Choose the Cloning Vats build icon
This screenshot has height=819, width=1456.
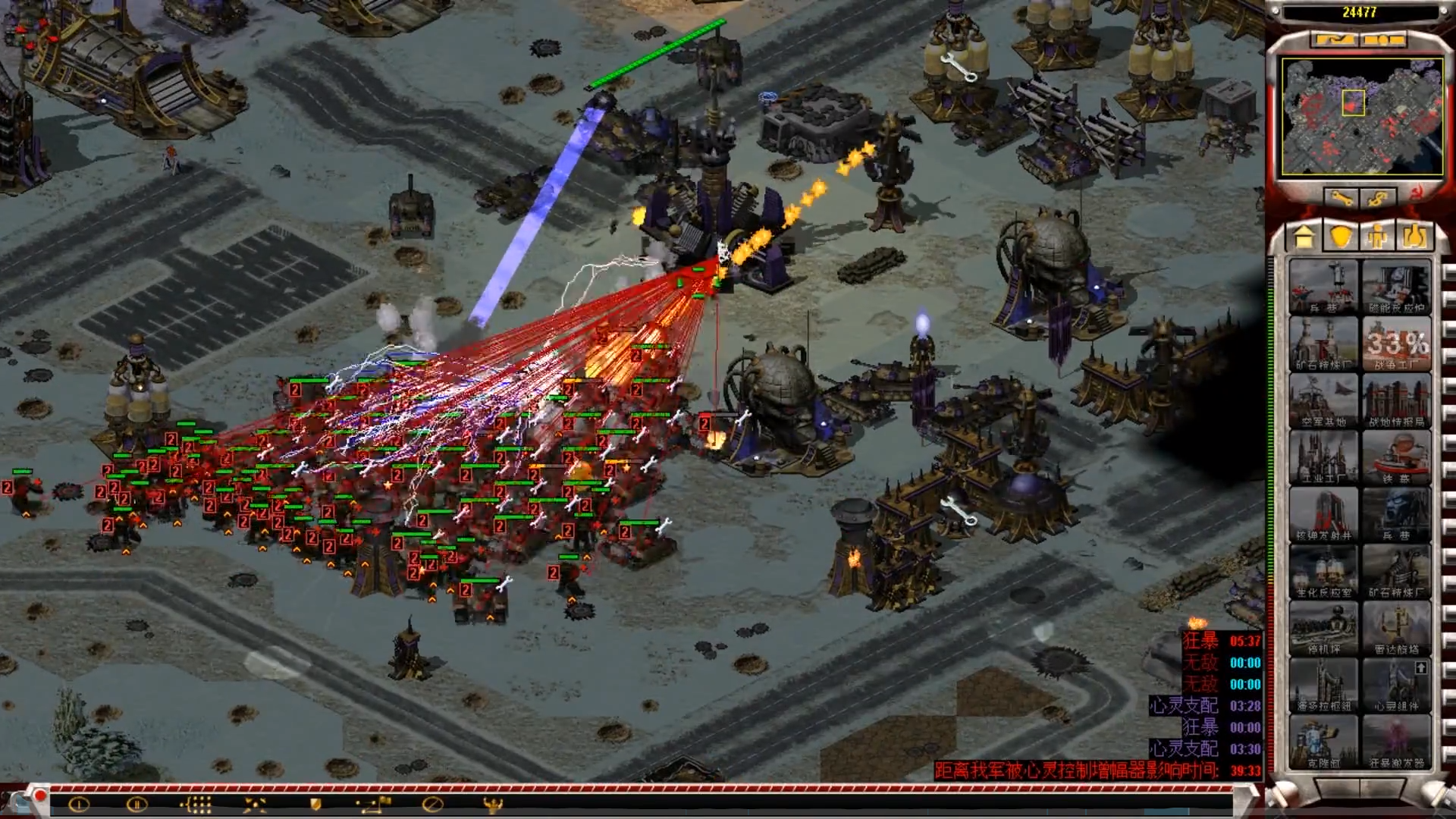coord(1323,742)
